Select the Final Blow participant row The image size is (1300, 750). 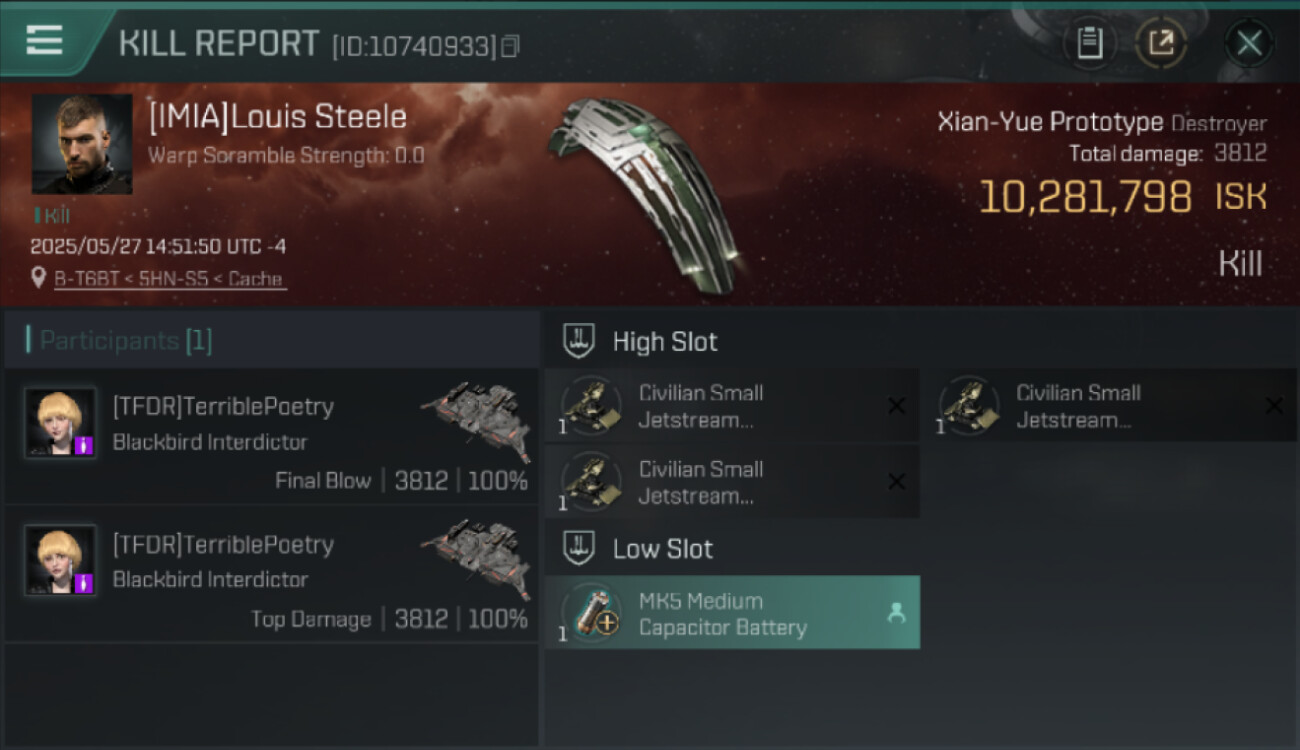272,437
